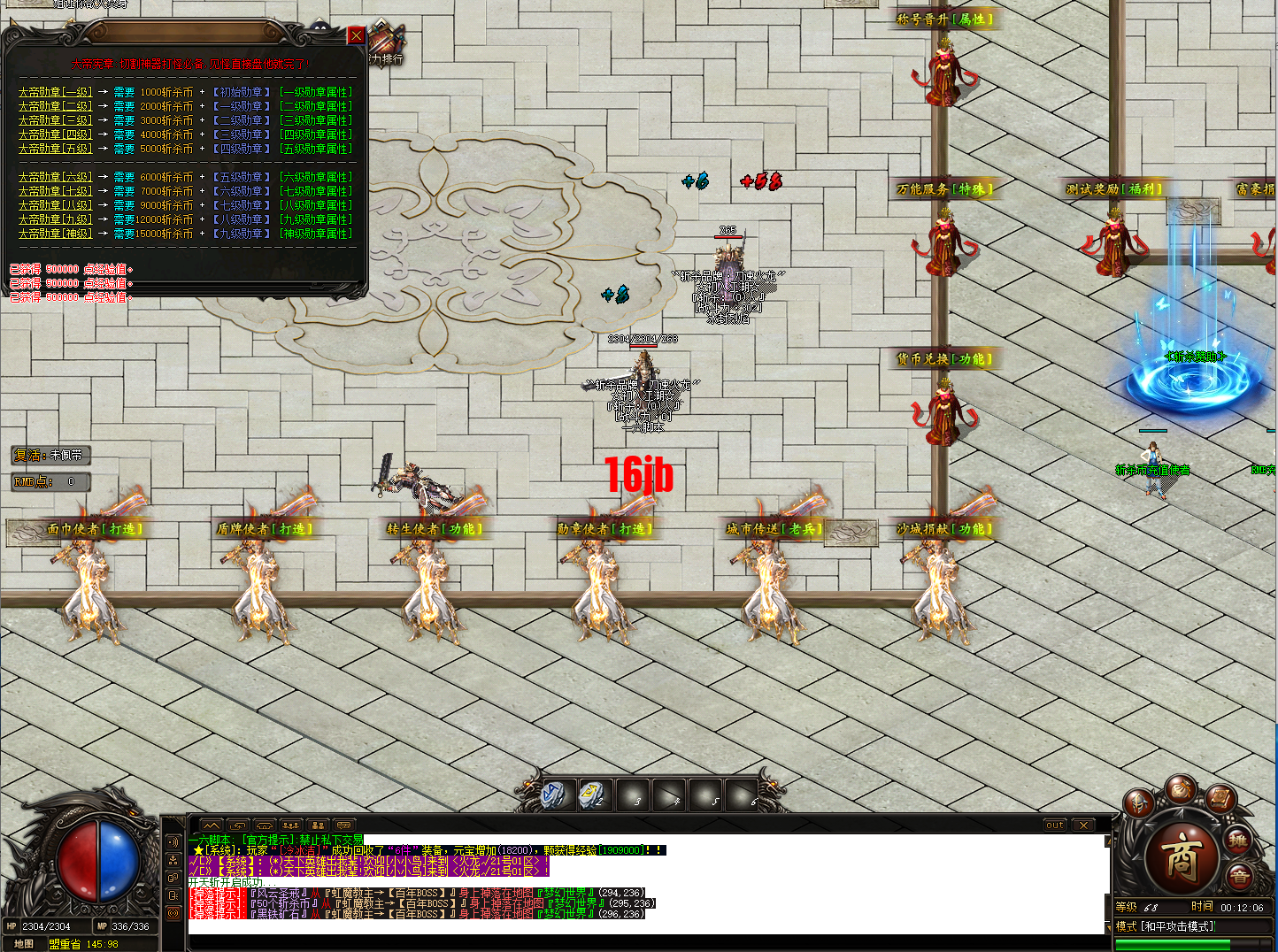Open the character helmet icon

pos(1139,803)
